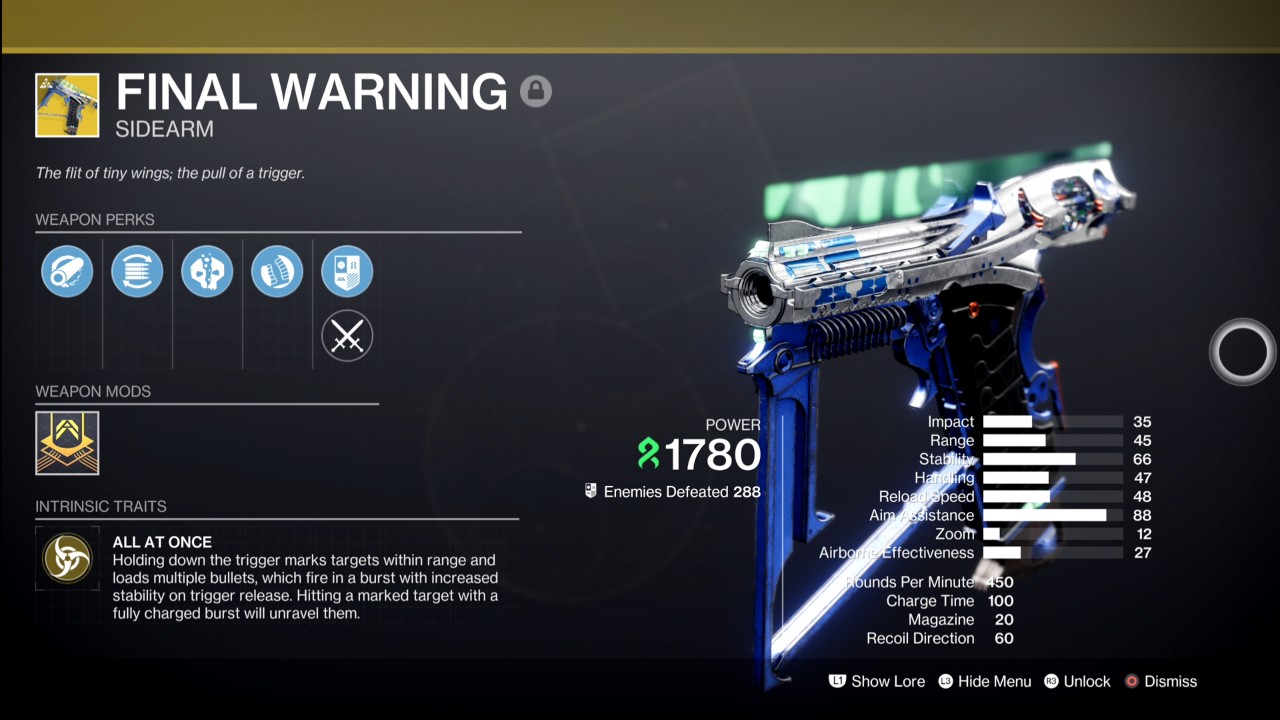Select the first weapon perk in column one
This screenshot has width=1280, height=720.
click(x=67, y=271)
